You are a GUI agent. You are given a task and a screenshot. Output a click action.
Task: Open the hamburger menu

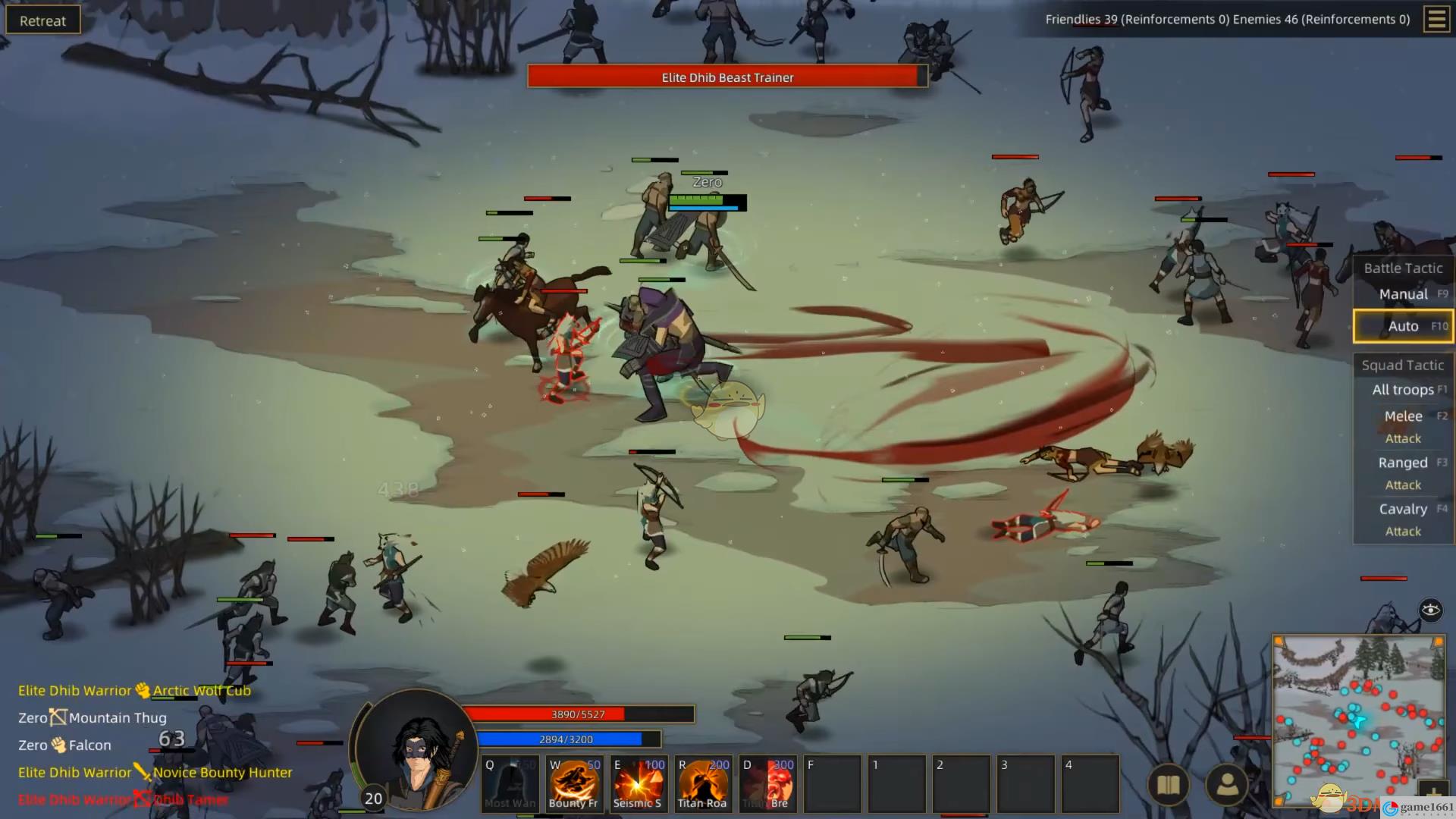coord(1436,20)
